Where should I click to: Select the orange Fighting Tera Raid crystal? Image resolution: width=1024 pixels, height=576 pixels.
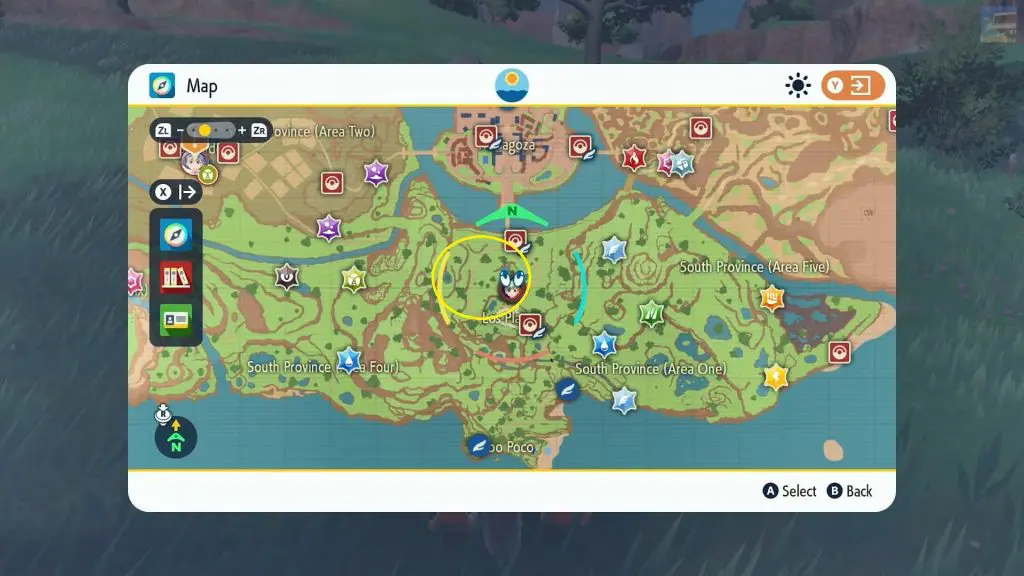pyautogui.click(x=772, y=298)
